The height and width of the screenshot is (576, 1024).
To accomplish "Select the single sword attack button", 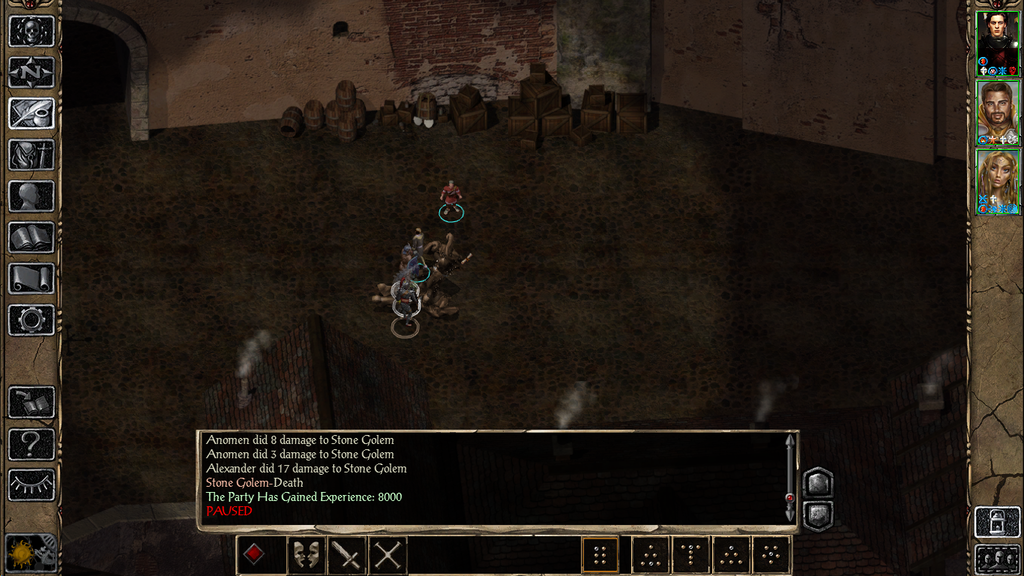I will [346, 555].
